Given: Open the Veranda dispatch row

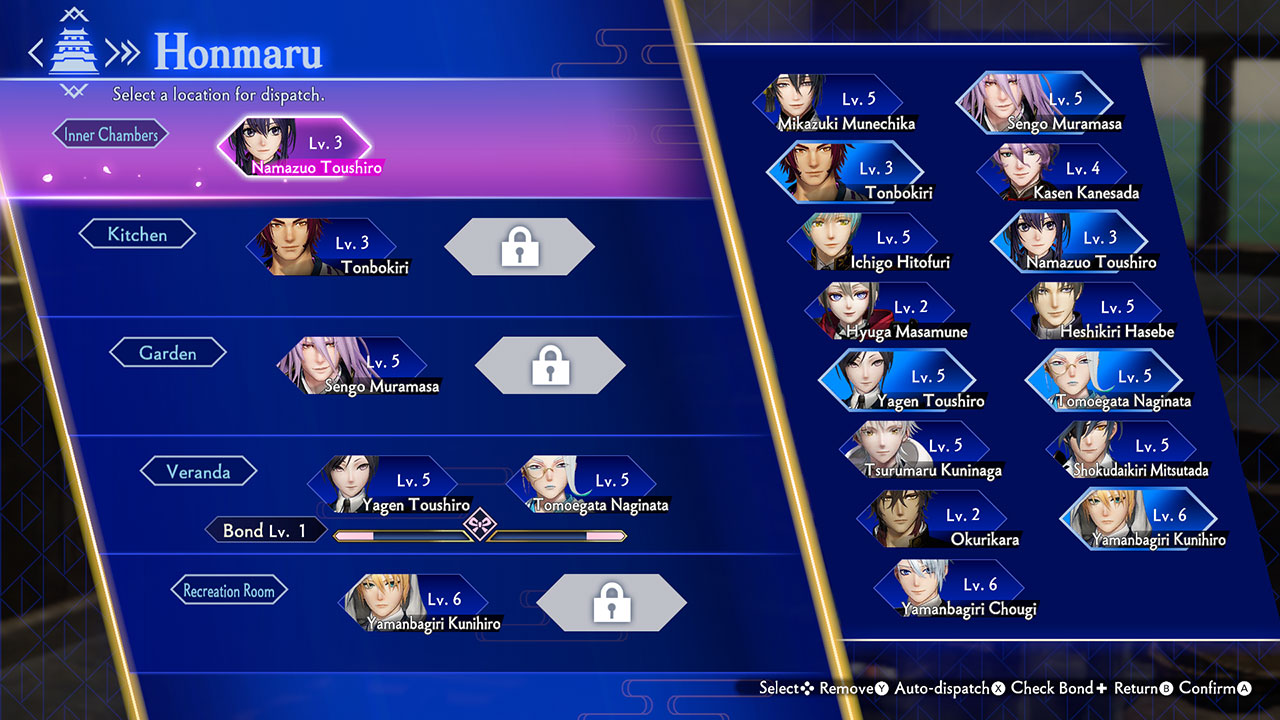Looking at the screenshot, I should click(198, 472).
